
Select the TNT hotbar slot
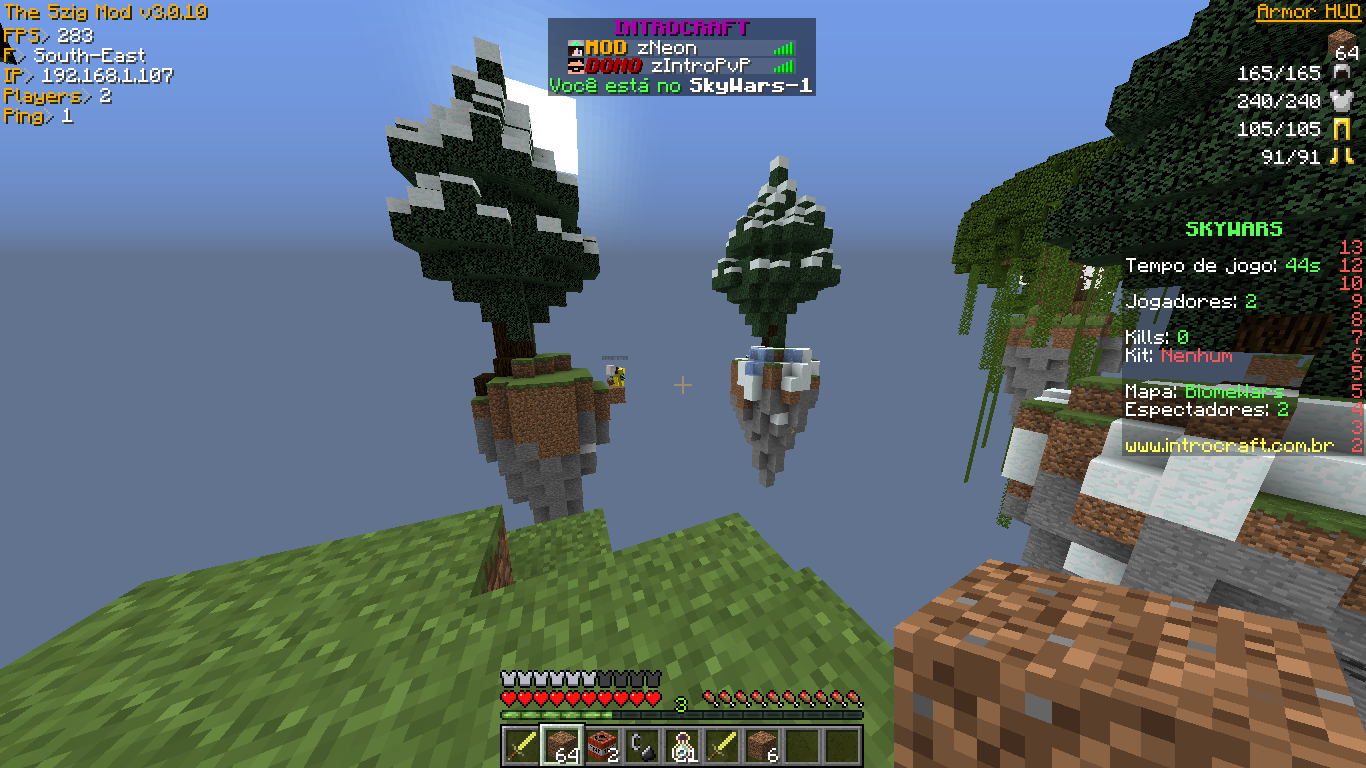601,745
